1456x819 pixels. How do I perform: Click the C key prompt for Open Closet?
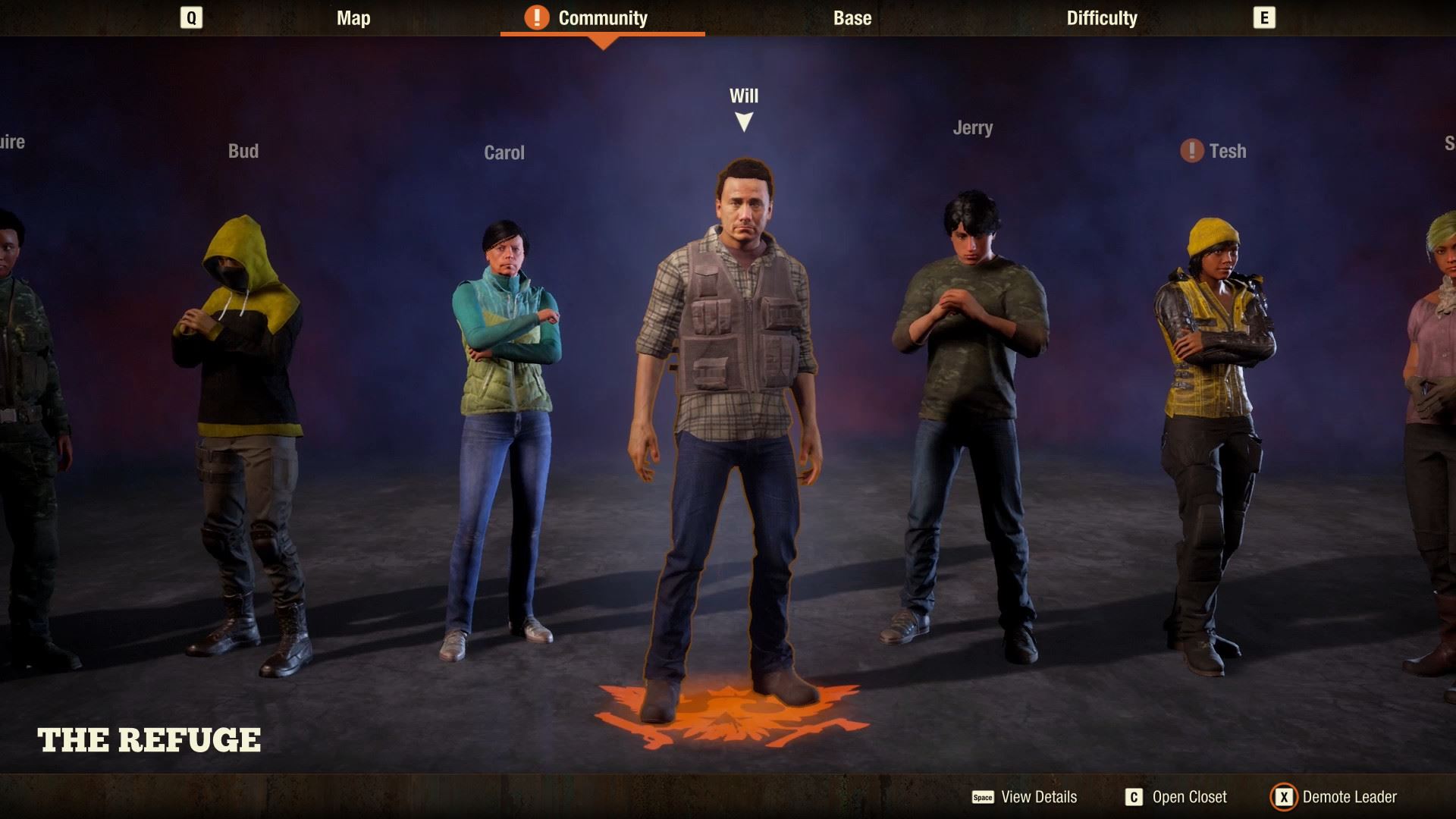pyautogui.click(x=1134, y=797)
